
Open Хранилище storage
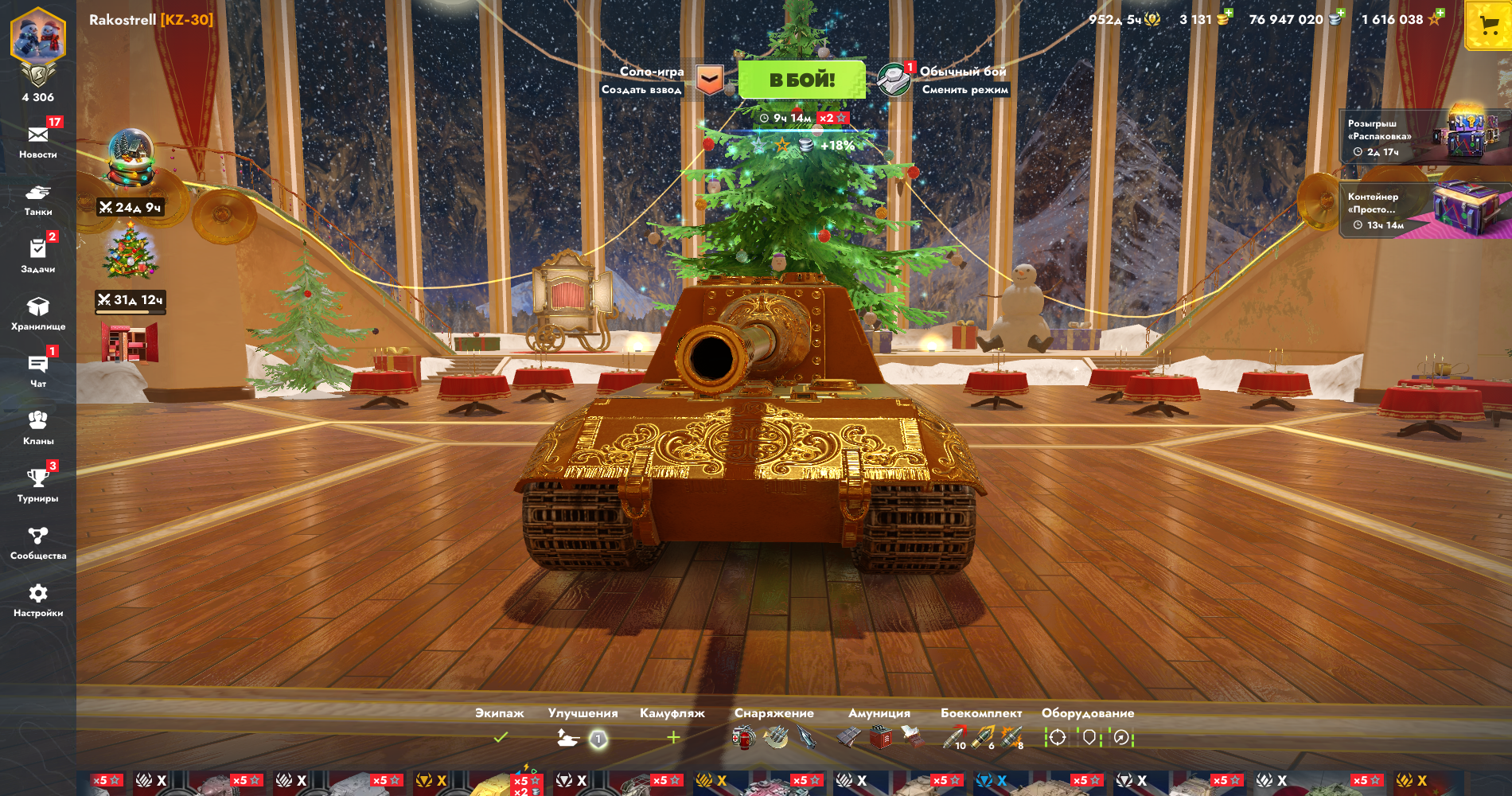tap(38, 313)
